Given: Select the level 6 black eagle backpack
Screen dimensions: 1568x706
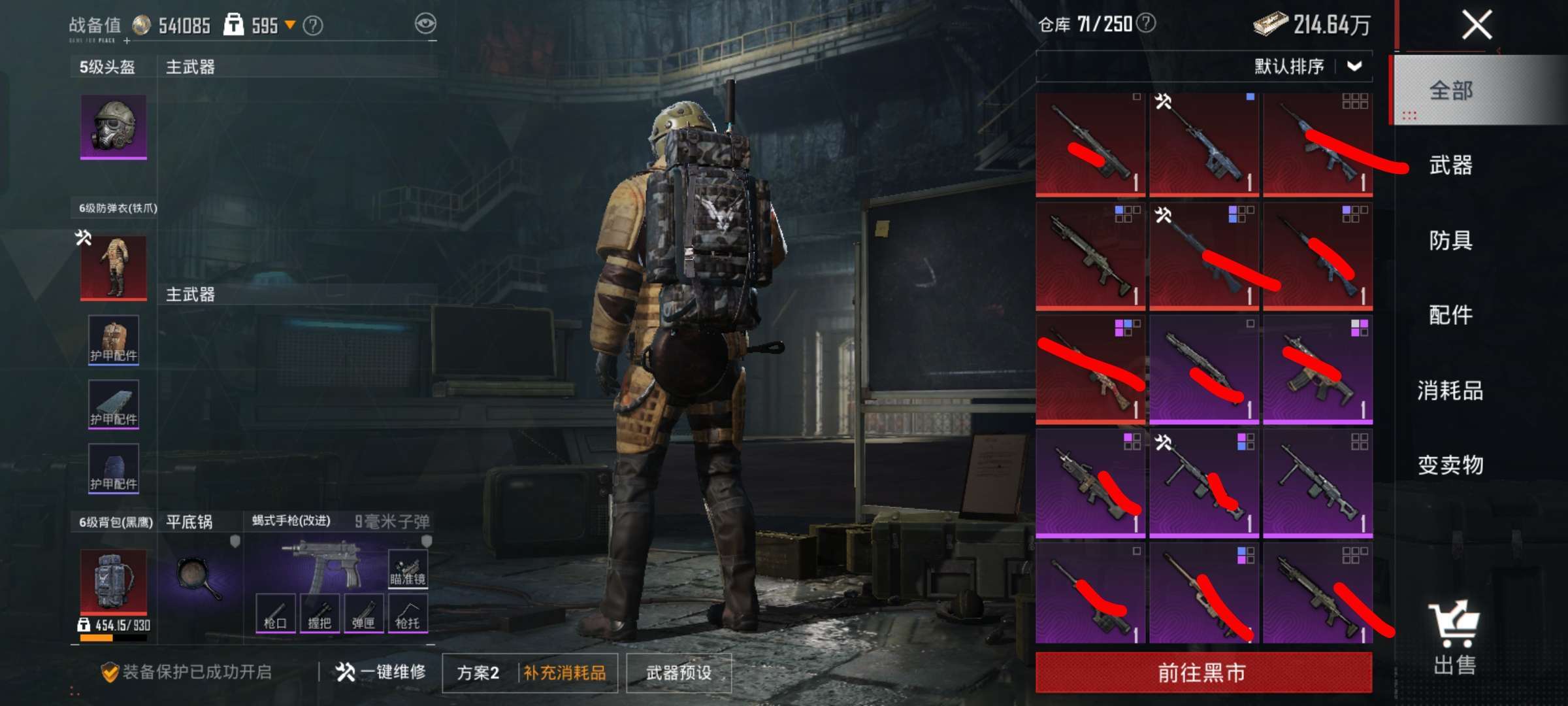Looking at the screenshot, I should click(x=114, y=580).
